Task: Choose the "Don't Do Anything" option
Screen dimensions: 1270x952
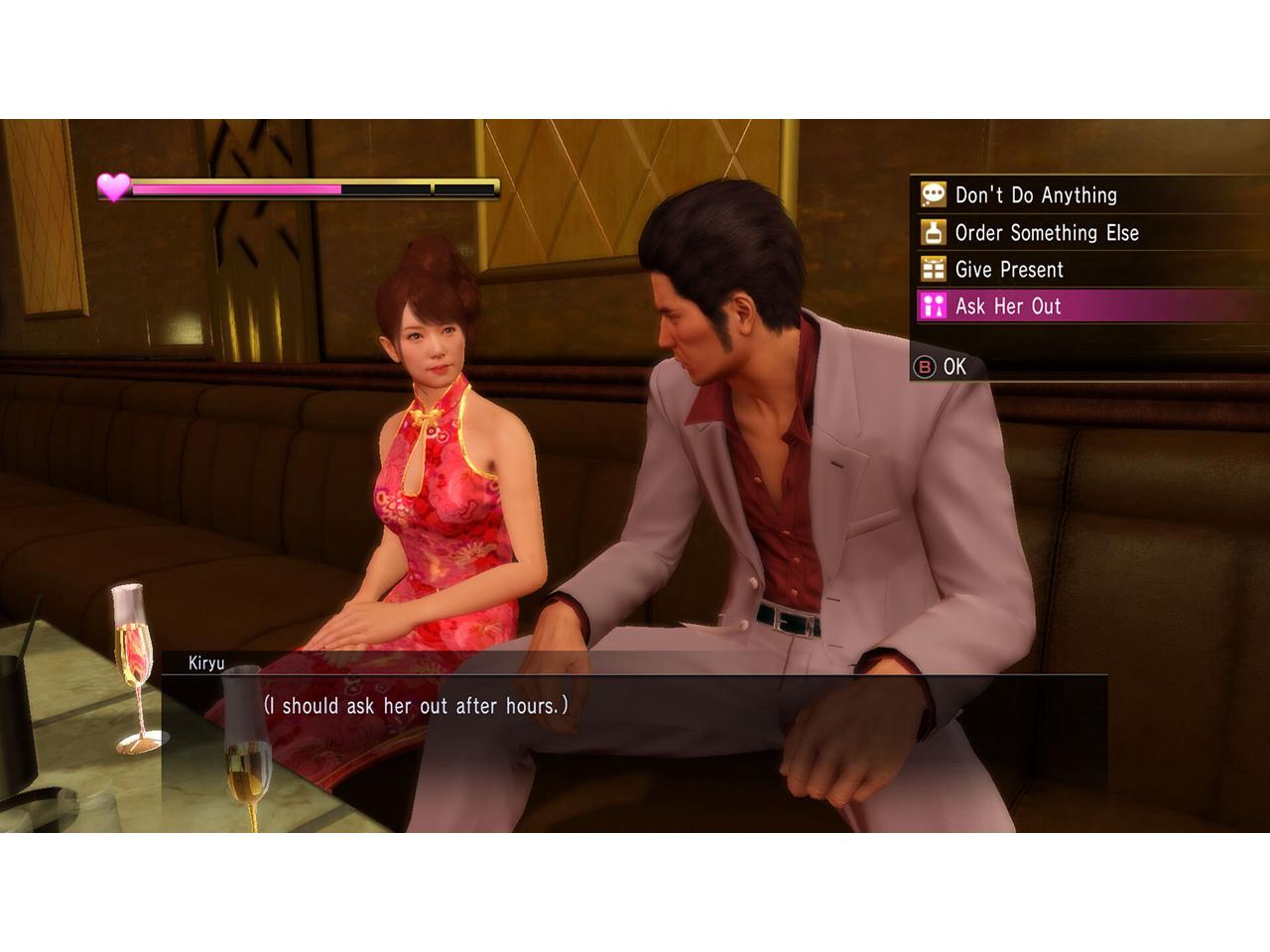Action: (x=1035, y=195)
